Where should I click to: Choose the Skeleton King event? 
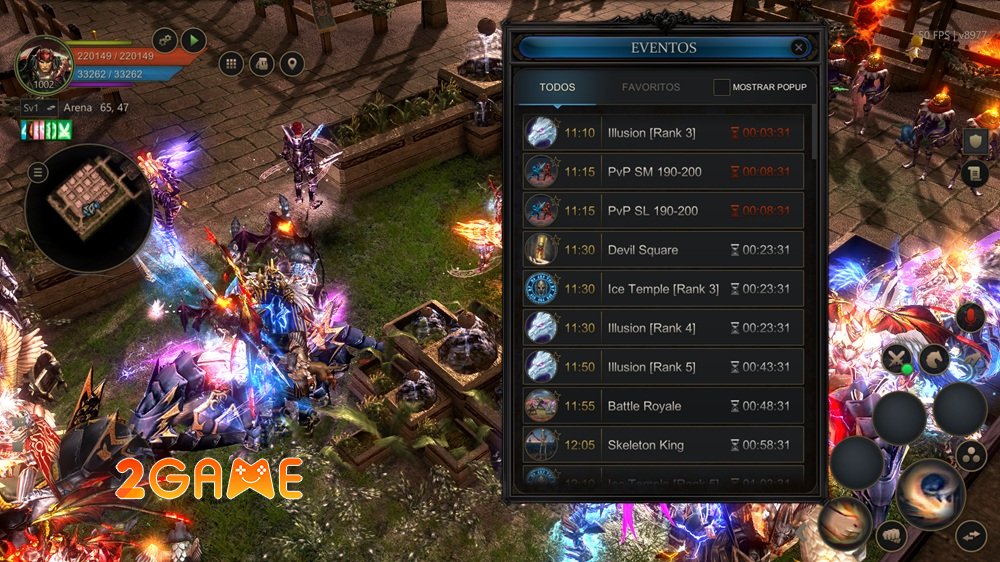tap(663, 445)
